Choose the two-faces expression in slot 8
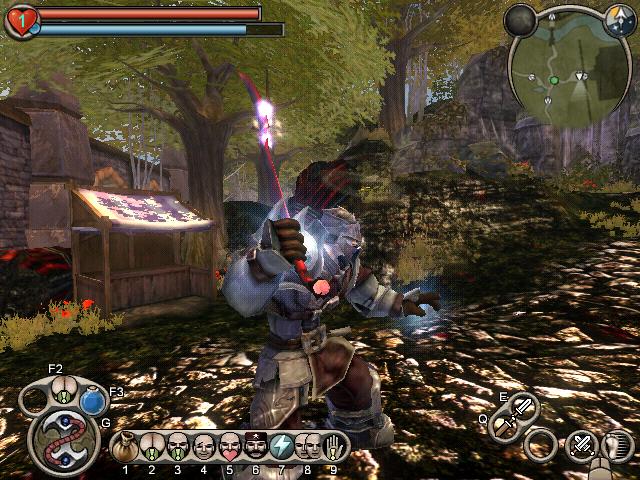 307,446
